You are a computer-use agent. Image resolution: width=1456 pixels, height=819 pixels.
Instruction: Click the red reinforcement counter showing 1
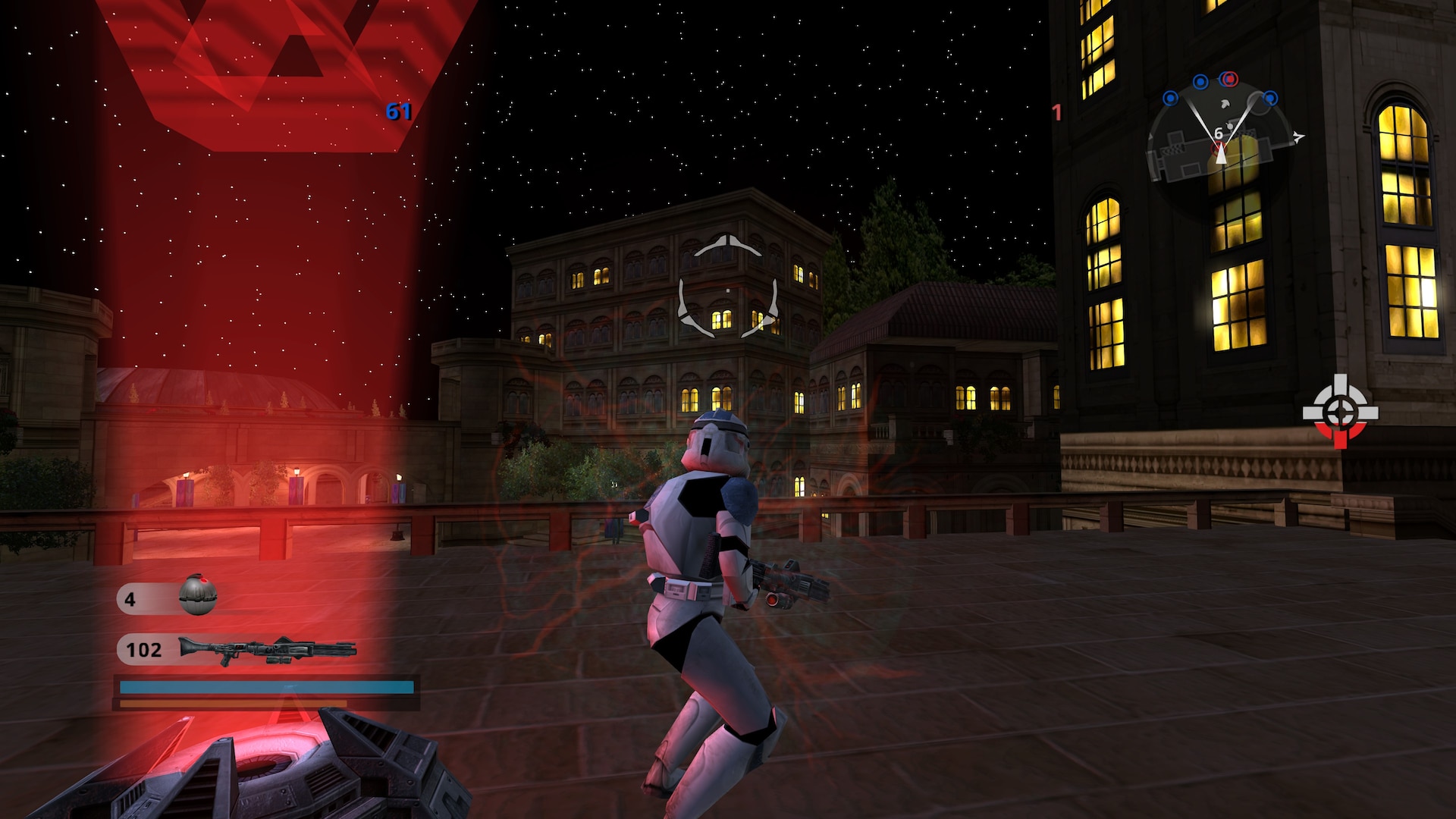pos(1056,112)
